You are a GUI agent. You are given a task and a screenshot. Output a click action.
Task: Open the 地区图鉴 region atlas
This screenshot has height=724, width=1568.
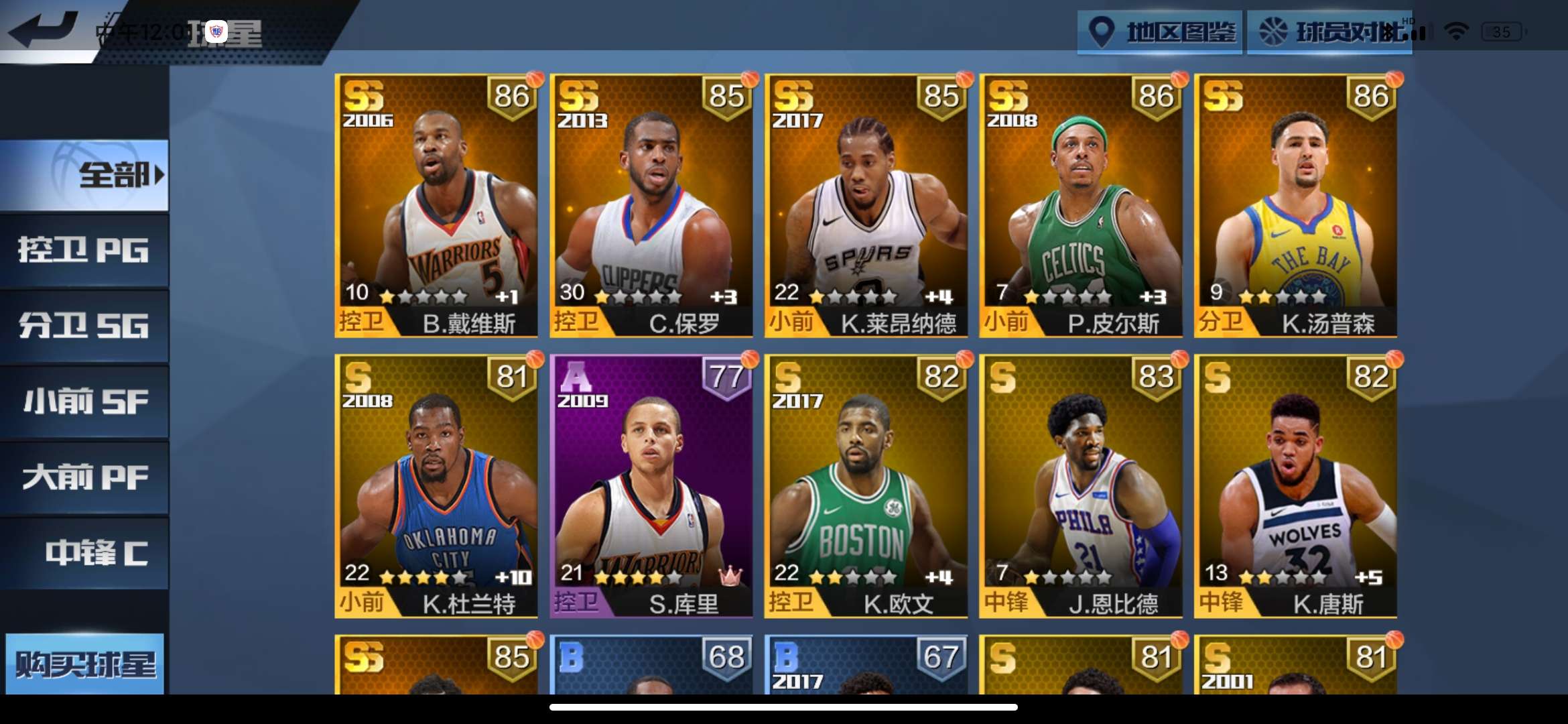click(1159, 31)
